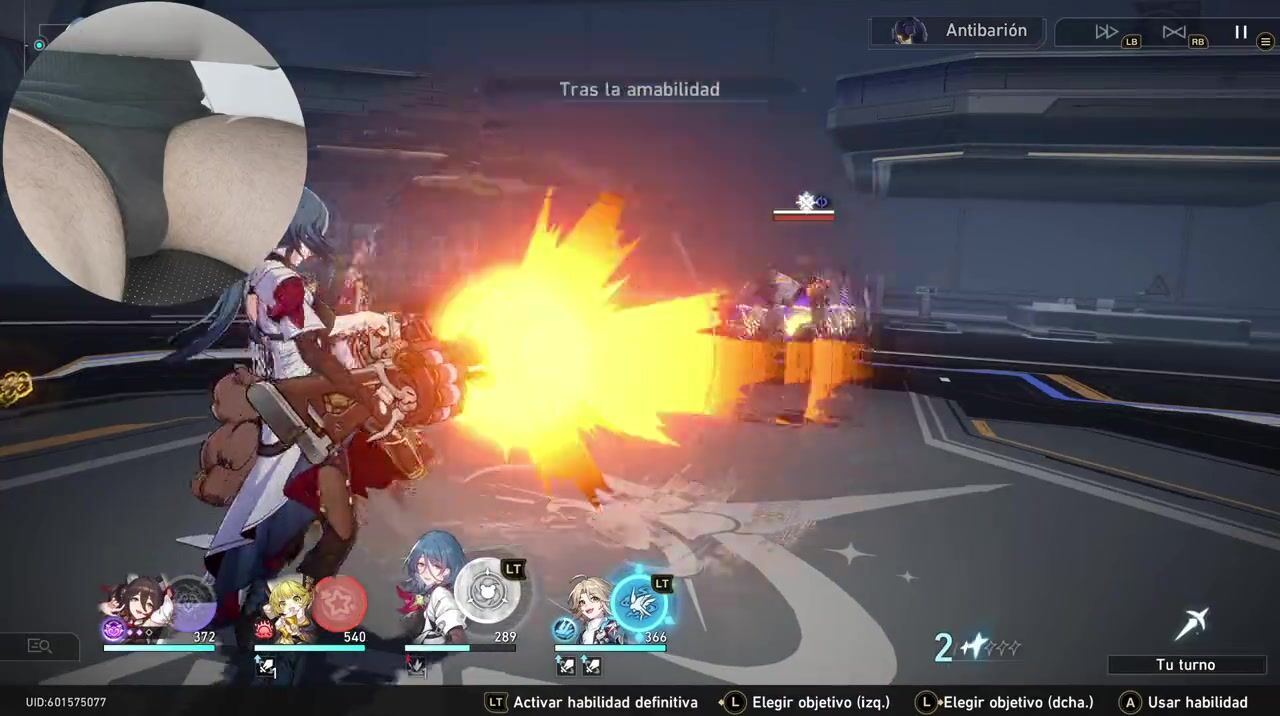This screenshot has width=1280, height=716.
Task: Pause the battle
Action: tap(1240, 32)
